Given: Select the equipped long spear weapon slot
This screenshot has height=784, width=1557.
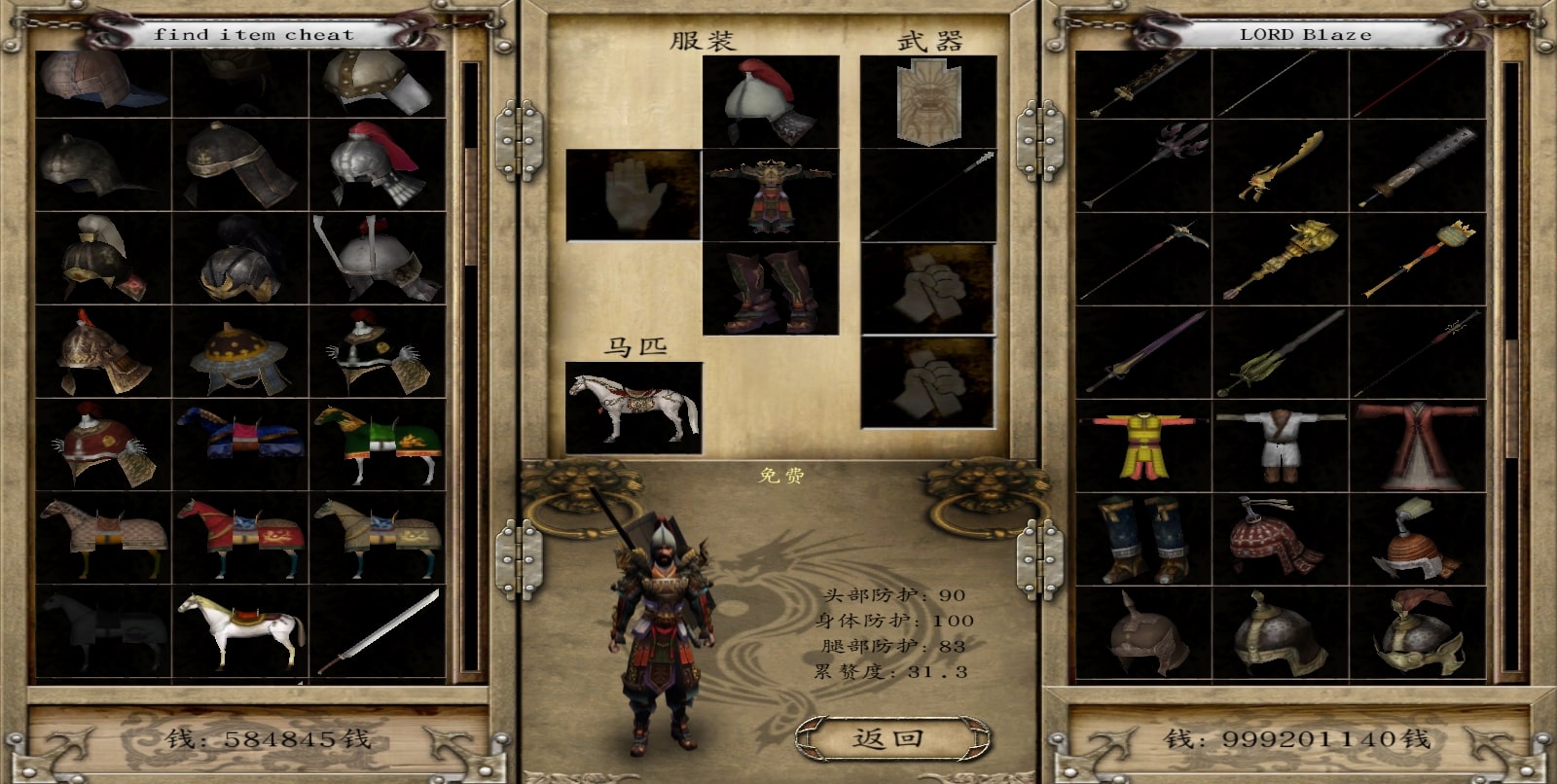Looking at the screenshot, I should tap(928, 195).
